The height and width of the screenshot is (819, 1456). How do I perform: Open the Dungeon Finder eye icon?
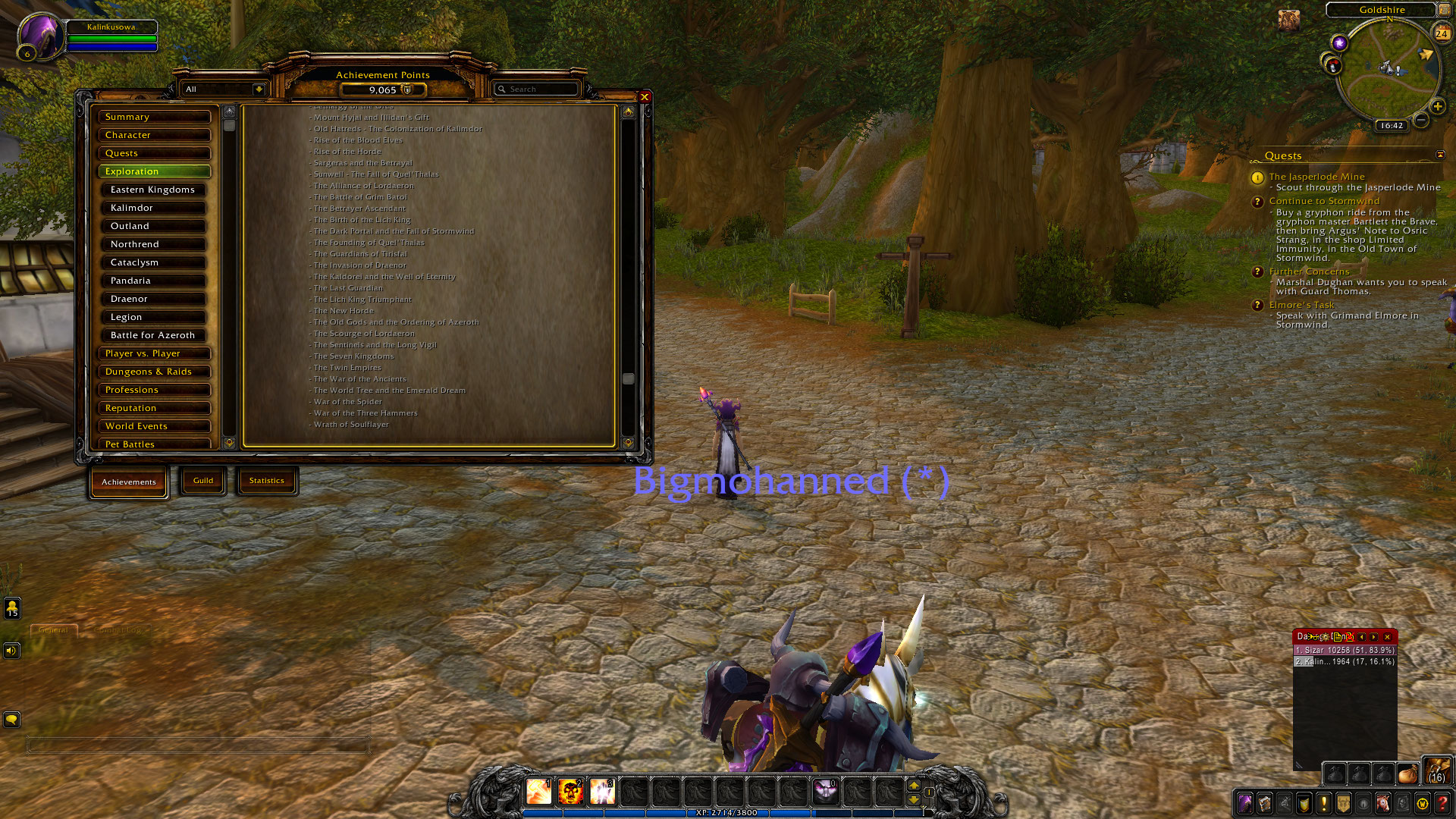tap(1363, 804)
